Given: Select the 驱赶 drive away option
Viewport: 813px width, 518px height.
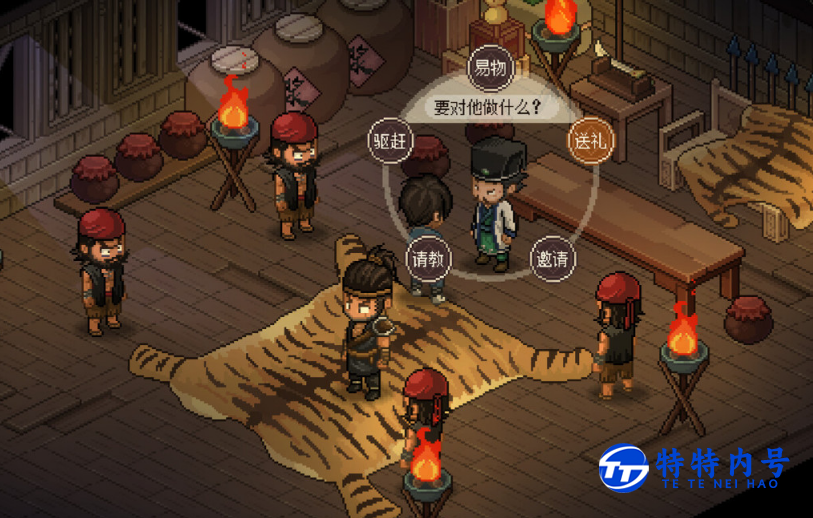Looking at the screenshot, I should tap(390, 140).
